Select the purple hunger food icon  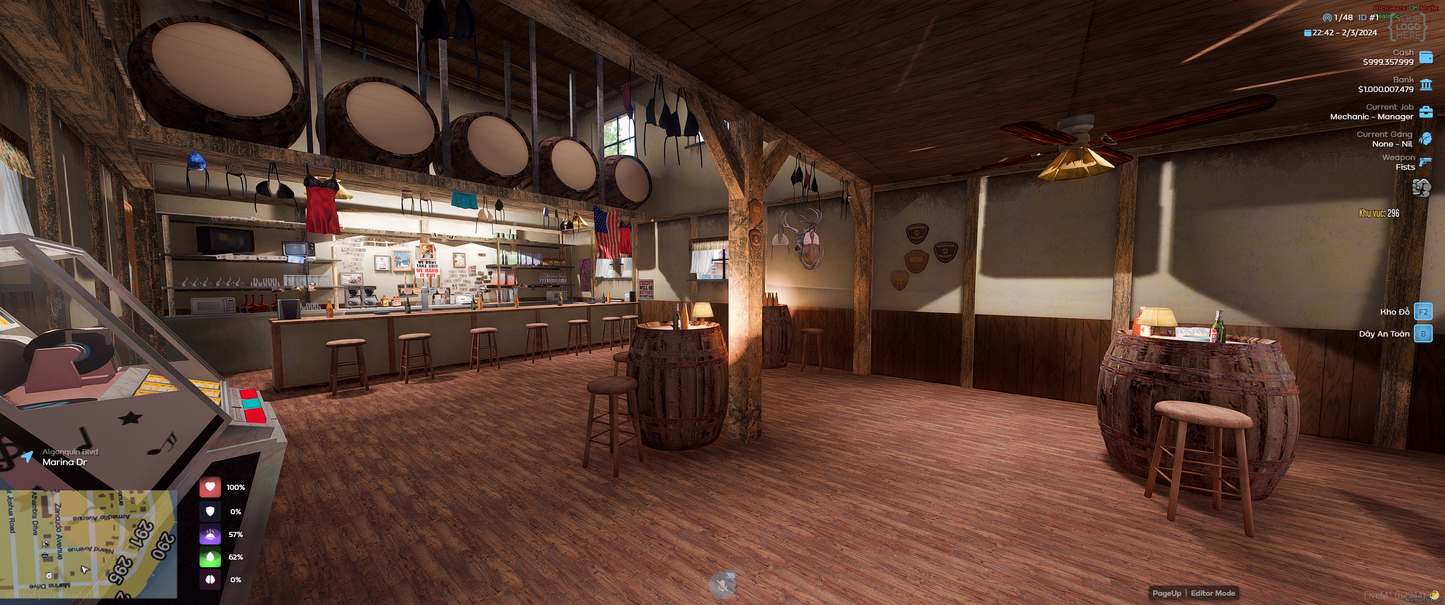pyautogui.click(x=210, y=534)
